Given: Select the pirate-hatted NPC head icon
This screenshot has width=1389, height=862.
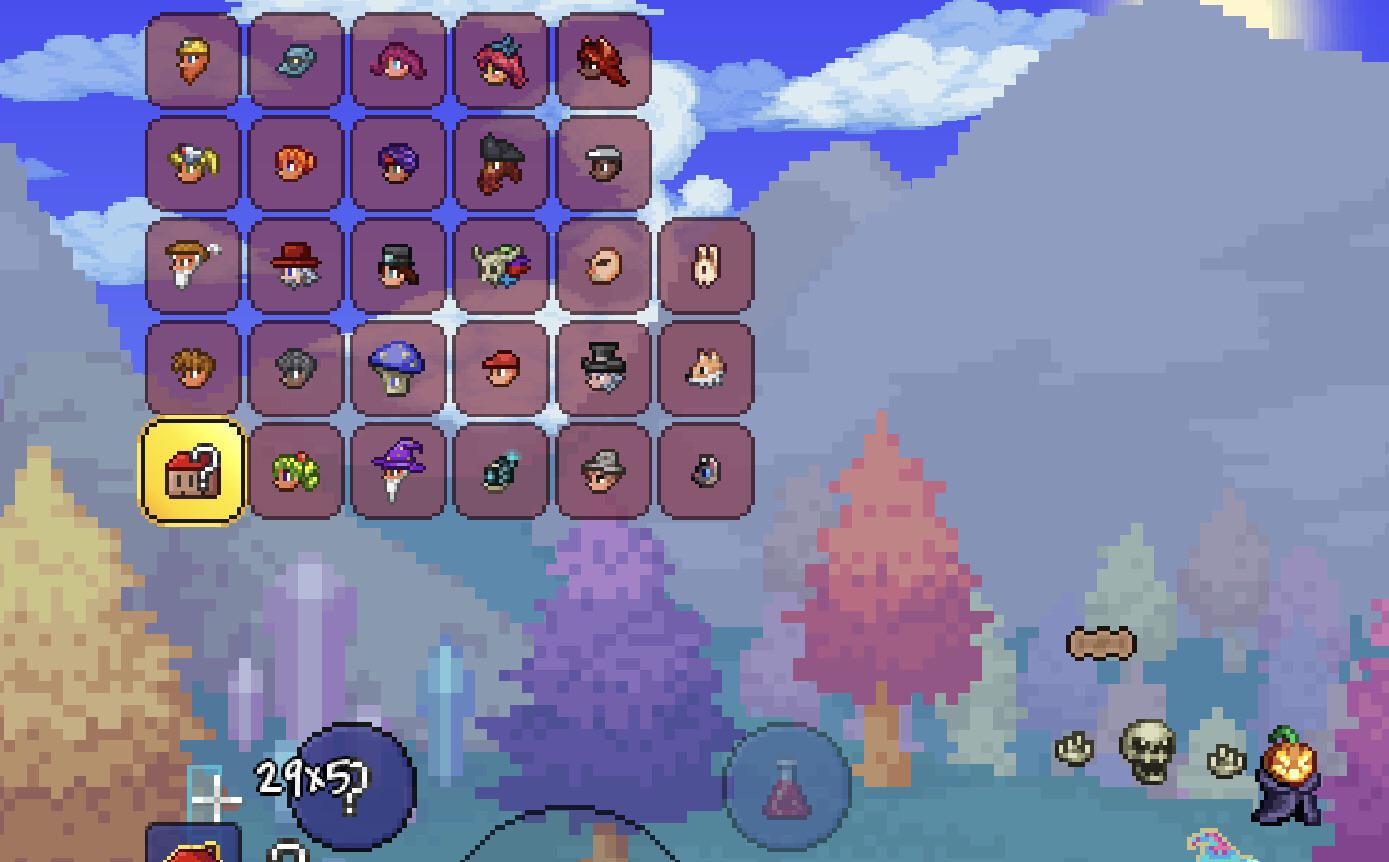Looking at the screenshot, I should [502, 164].
